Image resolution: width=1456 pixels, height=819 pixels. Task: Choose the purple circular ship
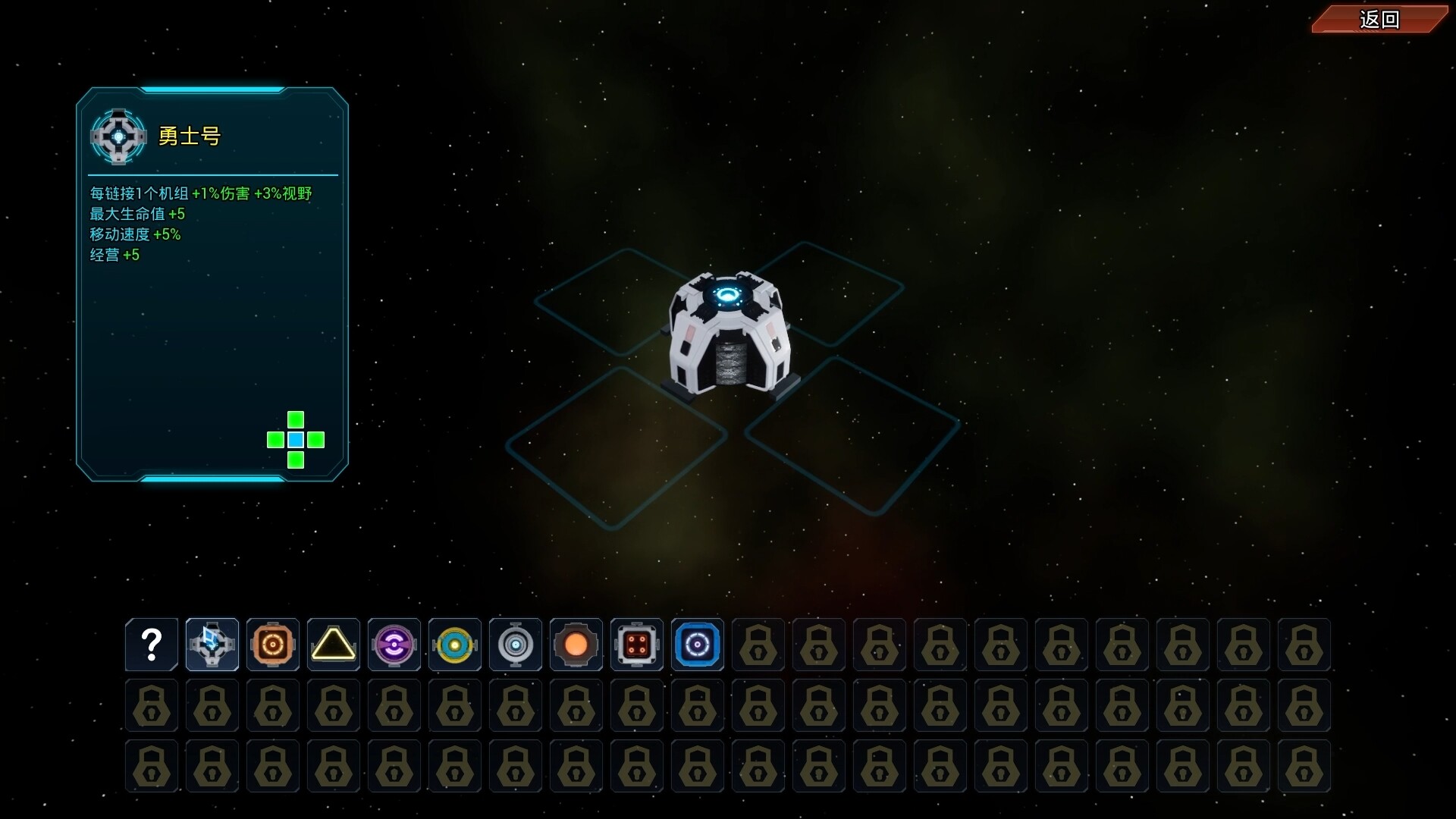(x=394, y=645)
